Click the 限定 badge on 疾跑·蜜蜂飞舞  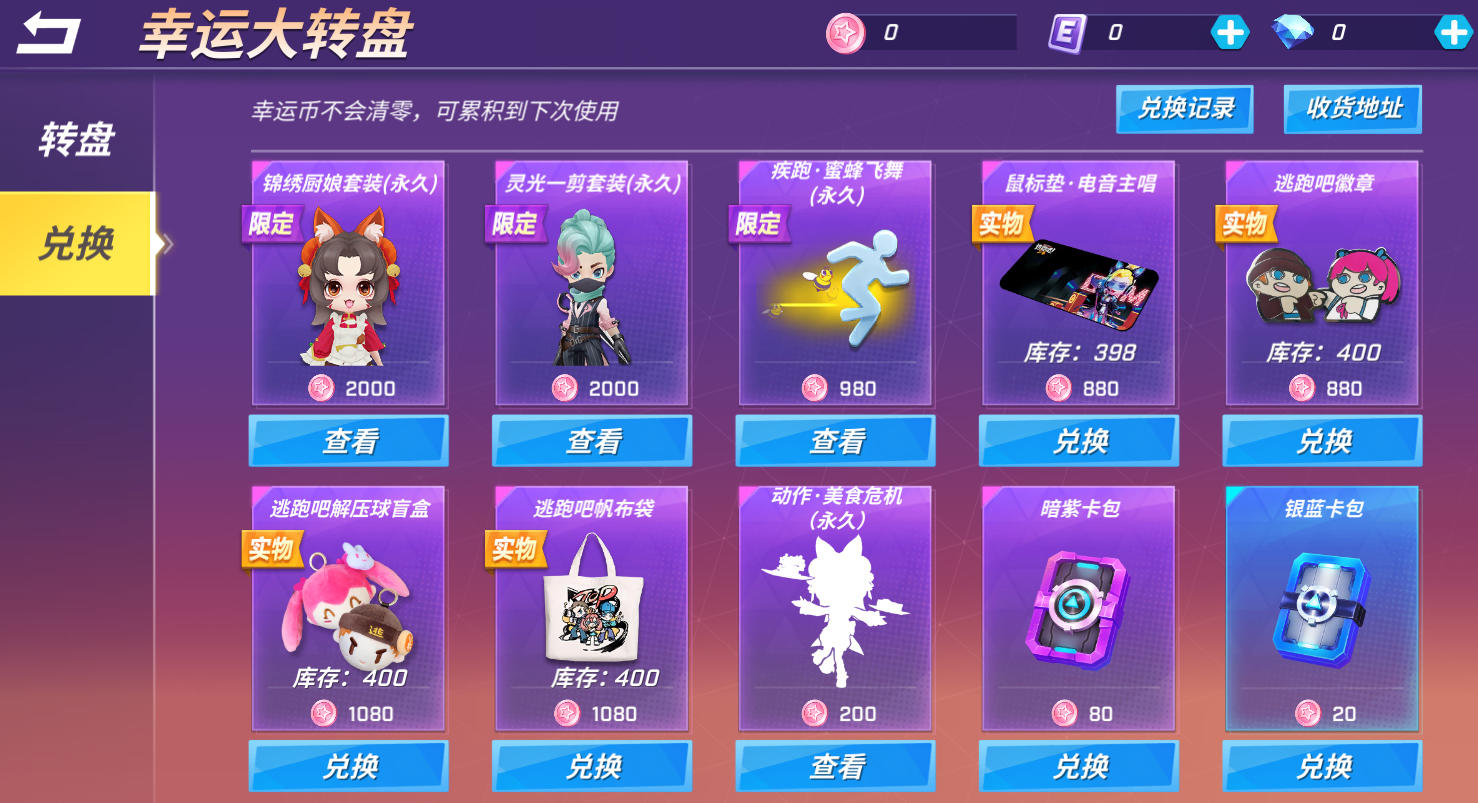tap(757, 225)
